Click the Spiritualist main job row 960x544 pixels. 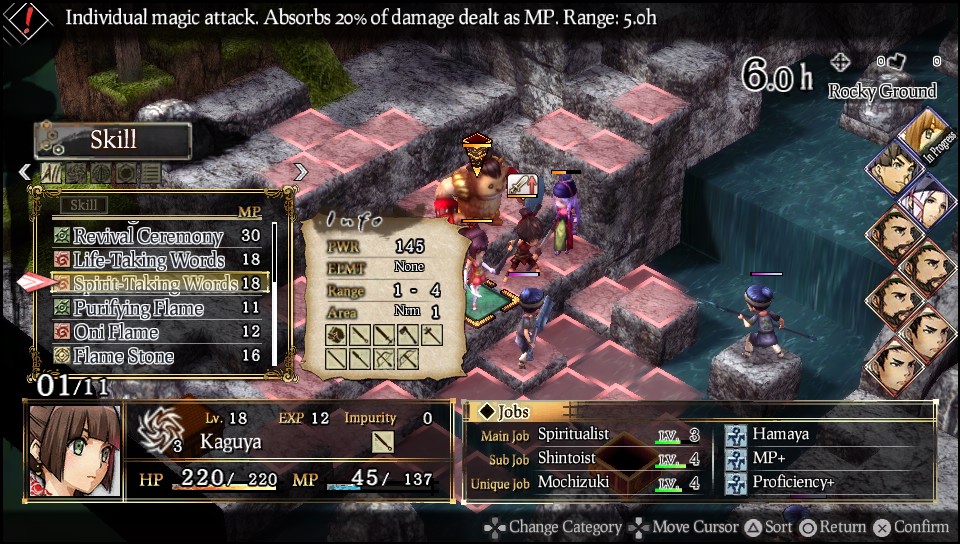click(x=580, y=434)
